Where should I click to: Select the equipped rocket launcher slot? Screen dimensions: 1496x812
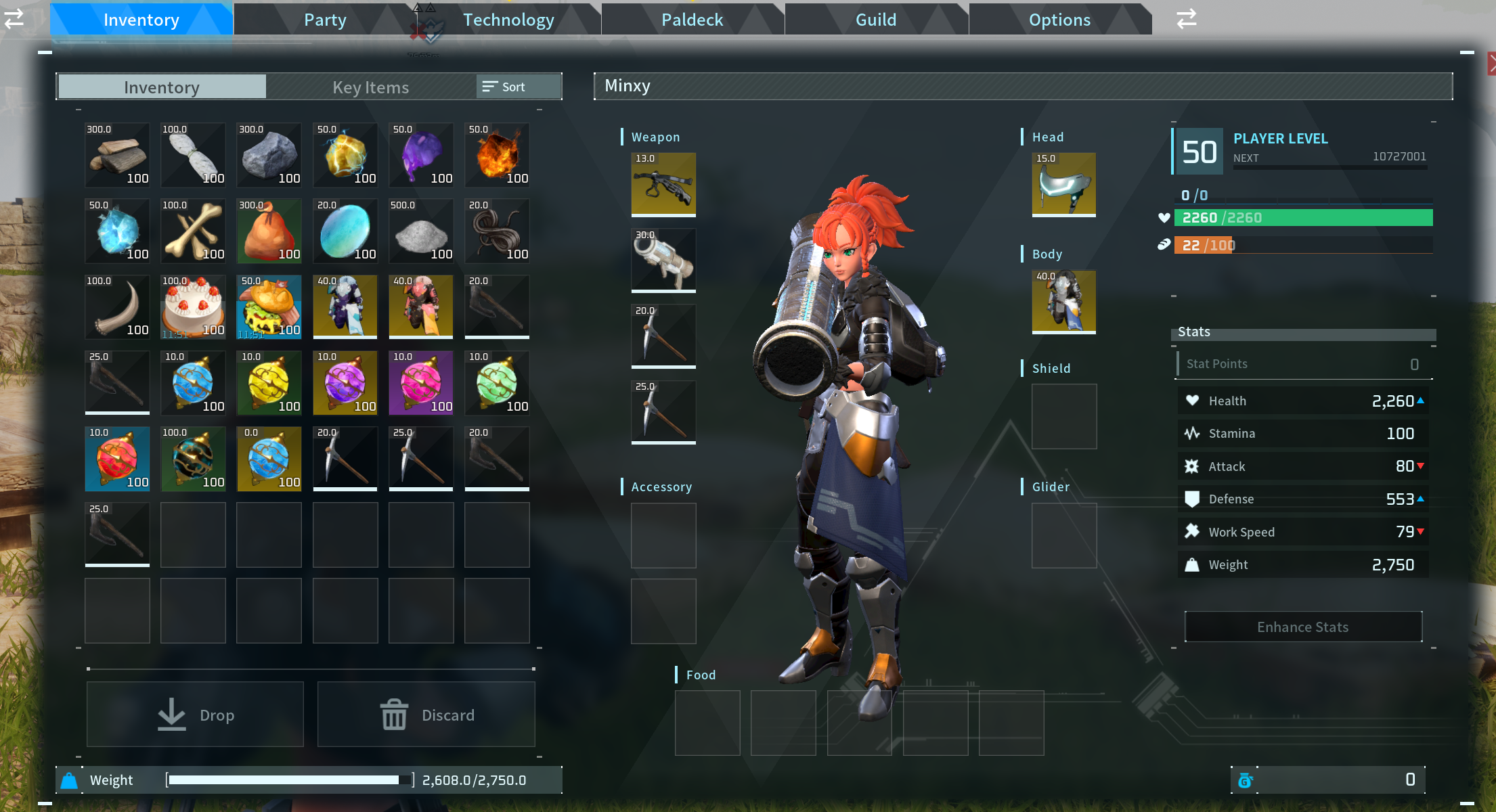[663, 260]
